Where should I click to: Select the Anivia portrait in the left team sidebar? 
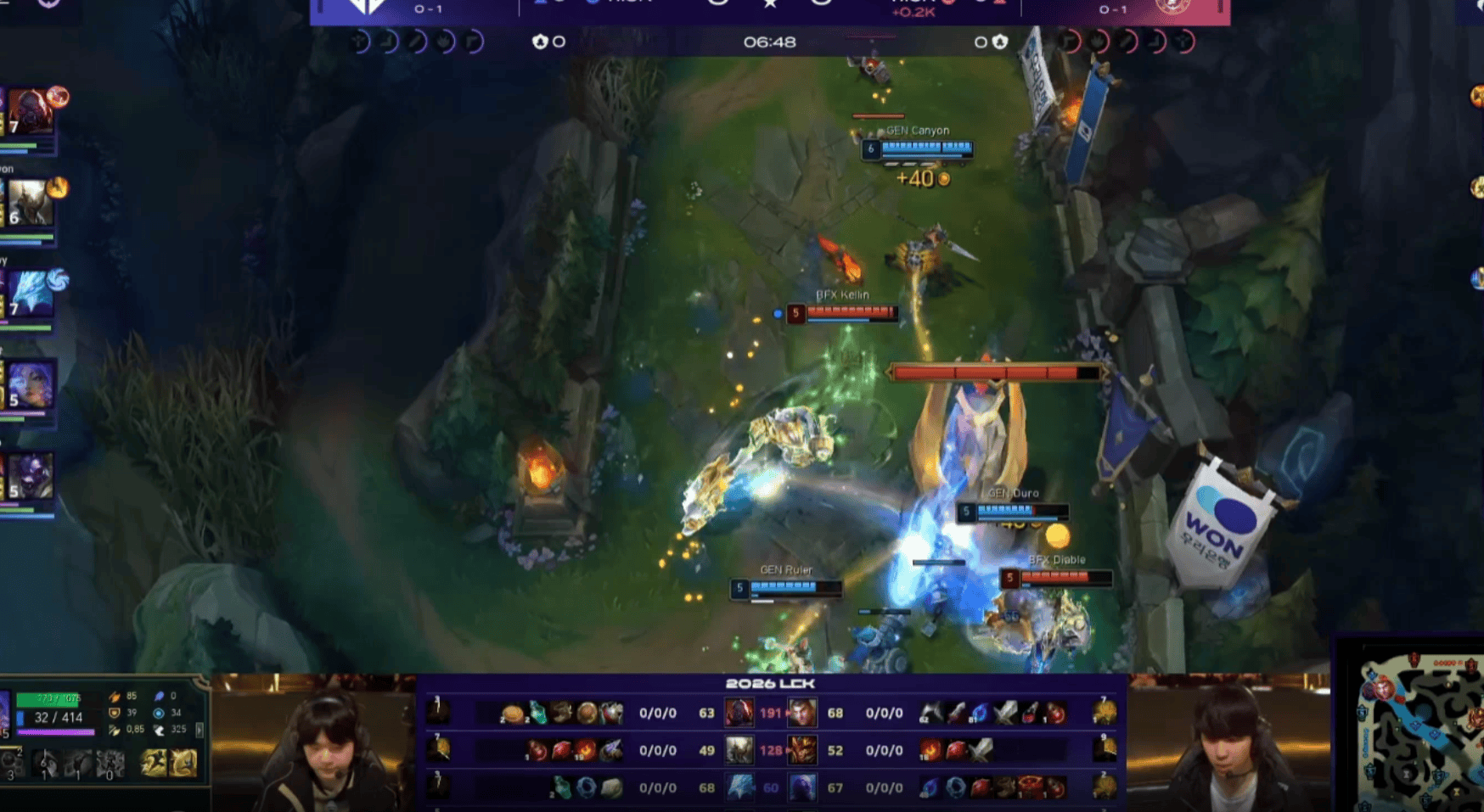pos(32,294)
